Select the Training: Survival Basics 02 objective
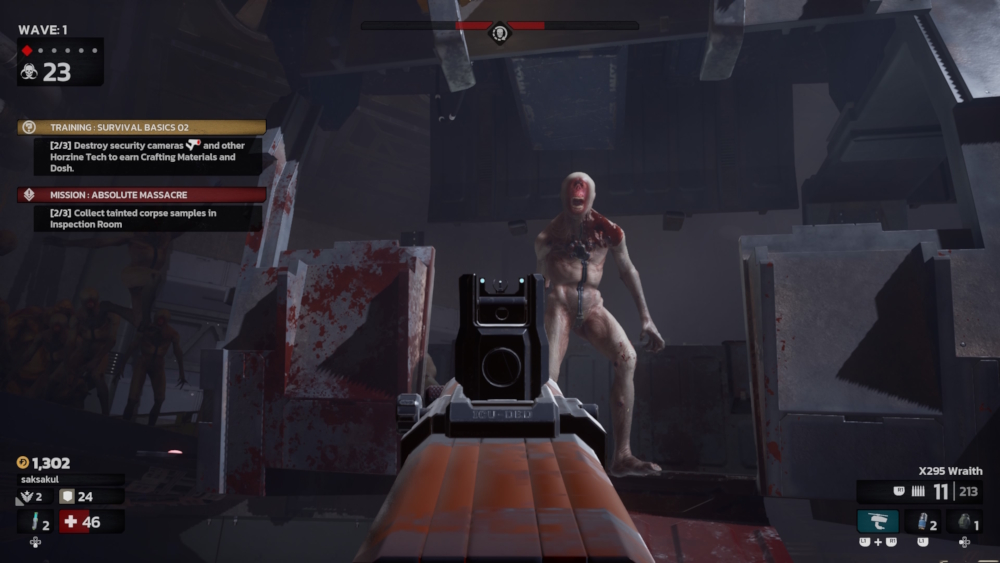The image size is (1000, 563). (x=141, y=128)
